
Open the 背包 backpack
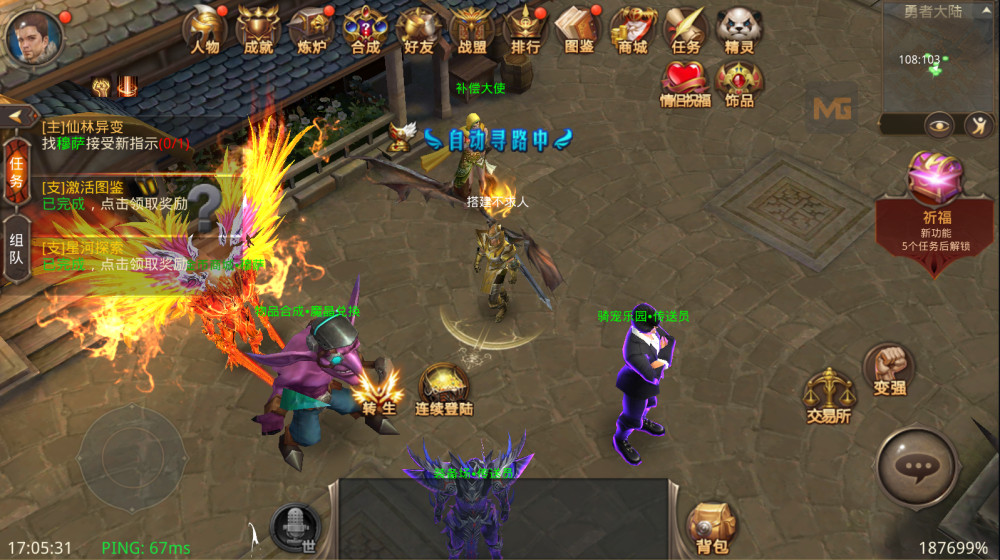pyautogui.click(x=711, y=527)
